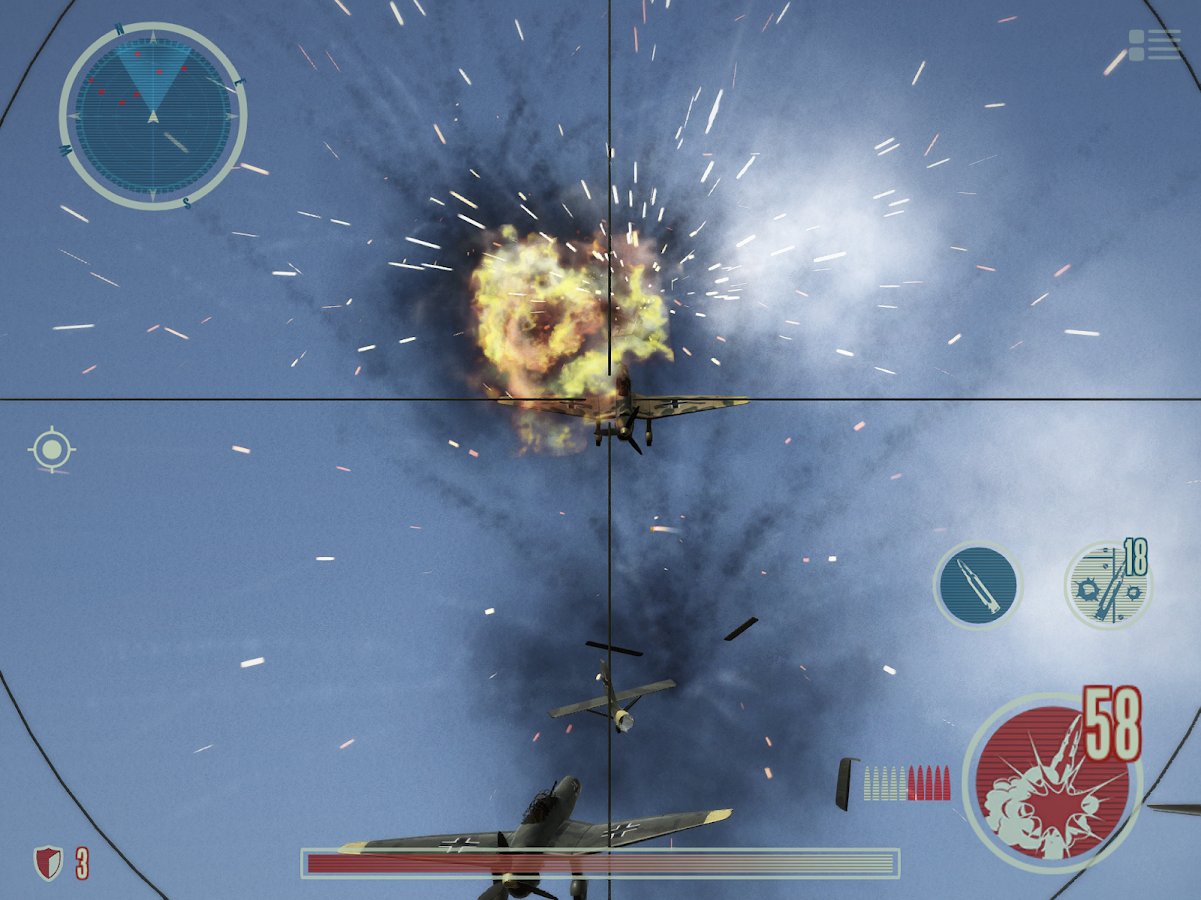Tap the circular radar minimap
The width and height of the screenshot is (1201, 900).
click(x=153, y=116)
